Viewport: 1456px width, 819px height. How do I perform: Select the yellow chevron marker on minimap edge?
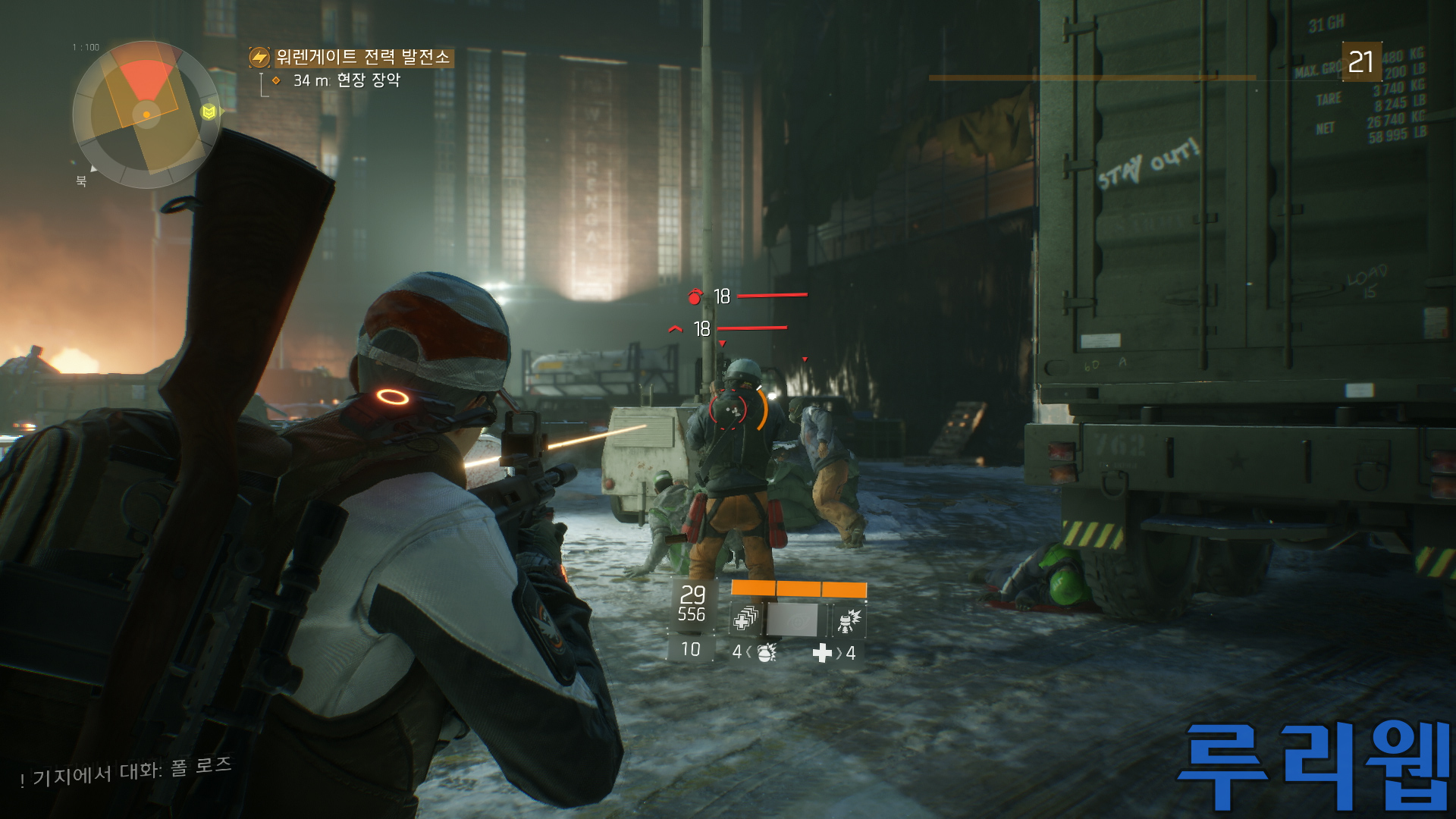pyautogui.click(x=209, y=112)
